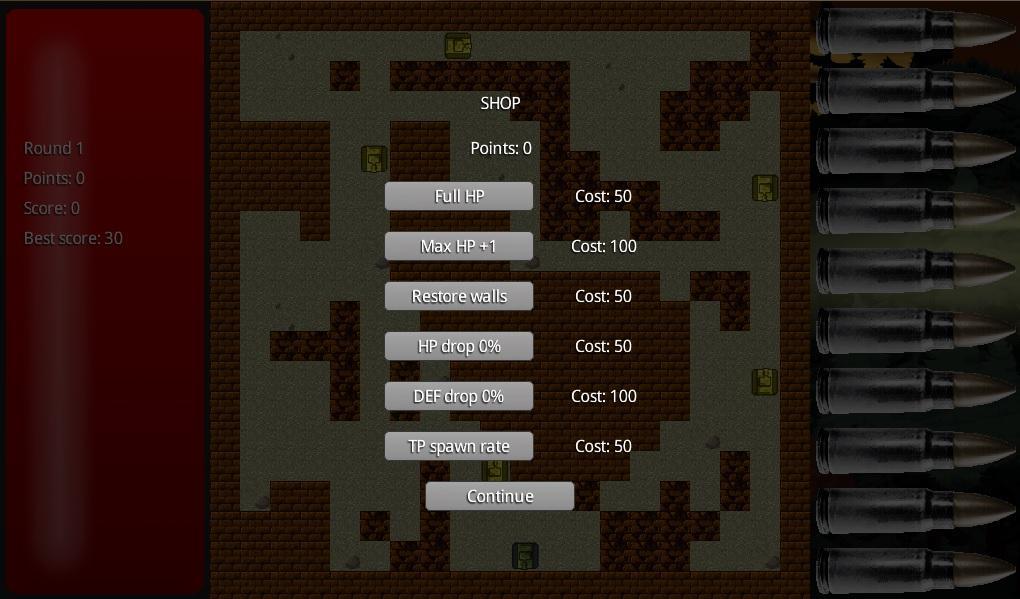Click the DEF drop 0% button

click(459, 396)
